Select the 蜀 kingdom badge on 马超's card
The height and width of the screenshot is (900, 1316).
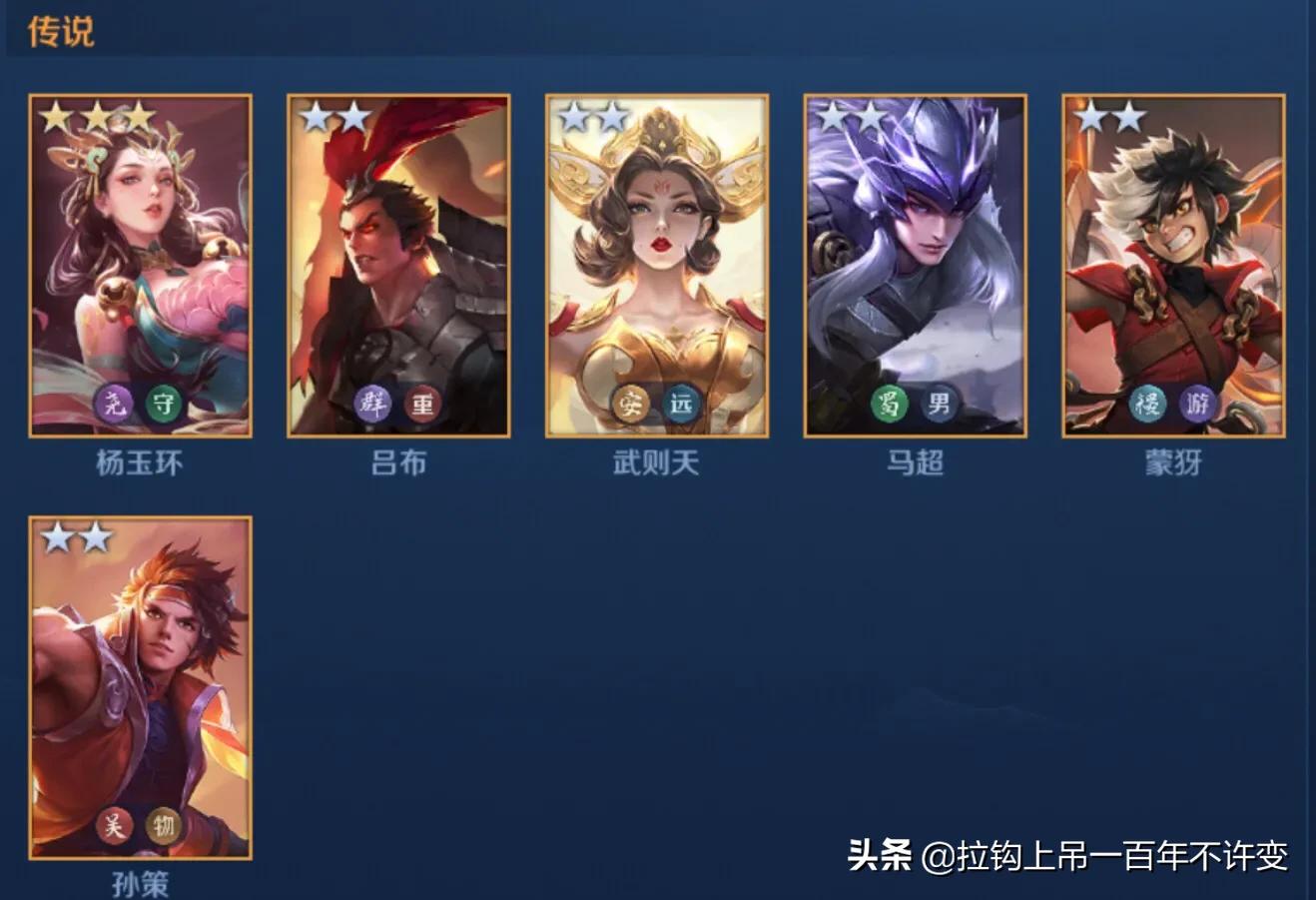(x=891, y=404)
